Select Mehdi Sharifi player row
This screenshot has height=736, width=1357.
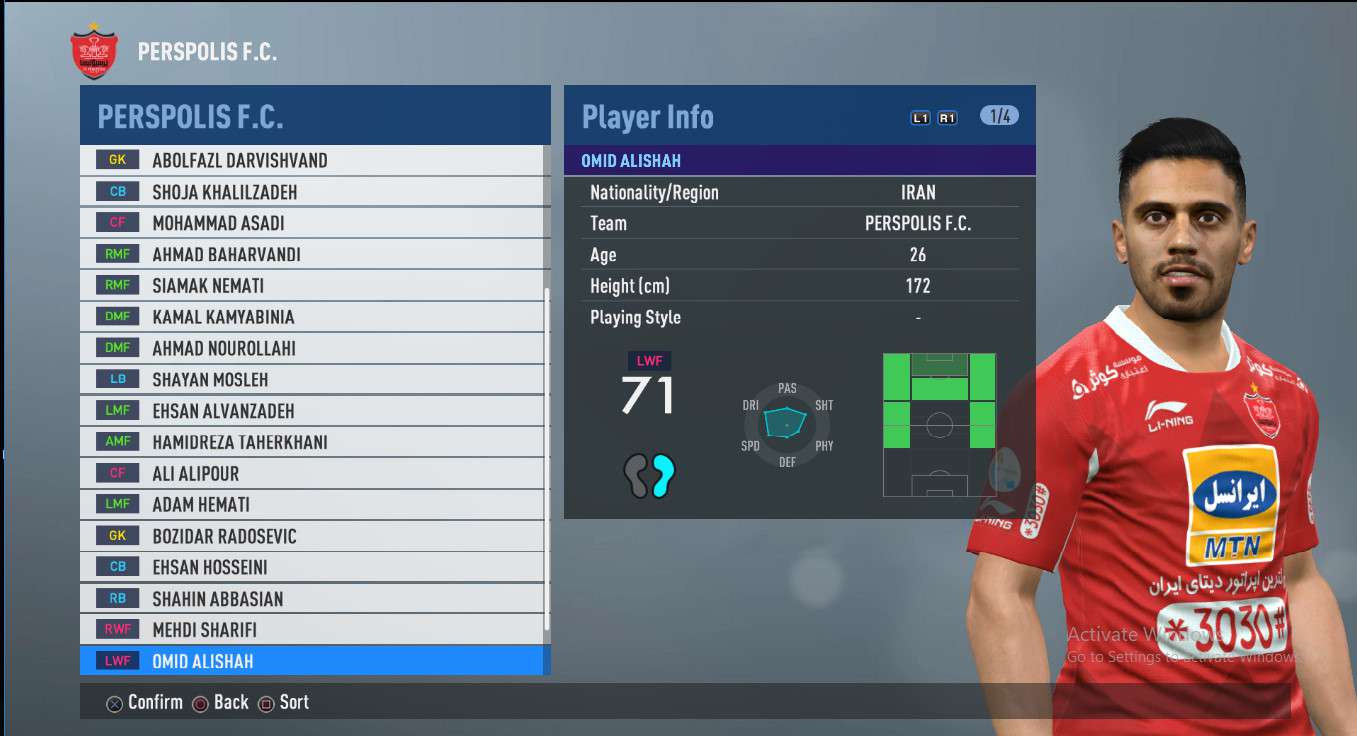click(x=312, y=630)
